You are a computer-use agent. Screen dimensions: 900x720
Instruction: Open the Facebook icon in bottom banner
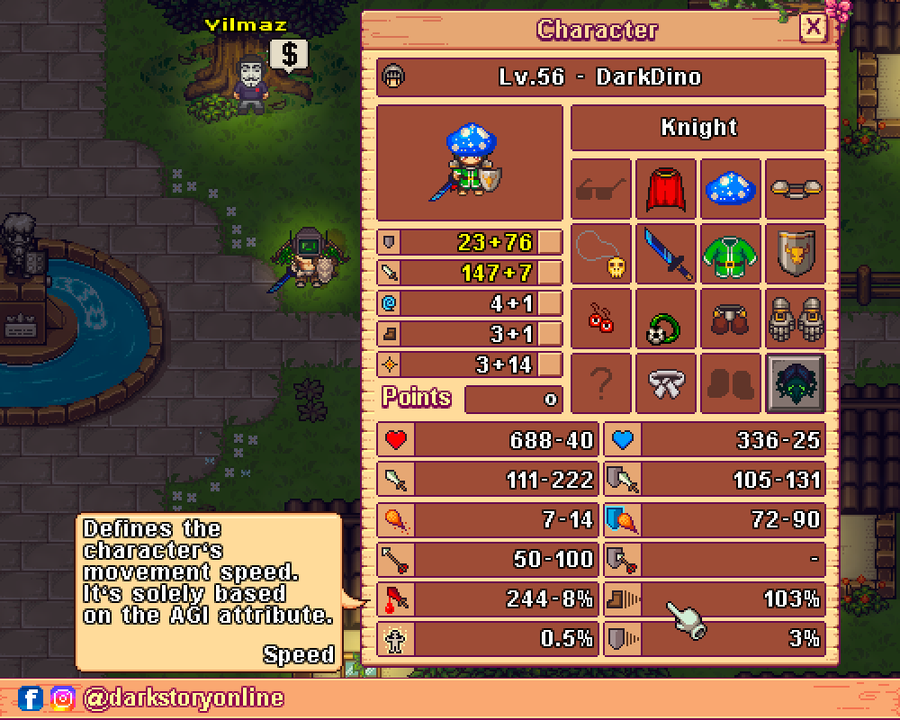point(31,698)
